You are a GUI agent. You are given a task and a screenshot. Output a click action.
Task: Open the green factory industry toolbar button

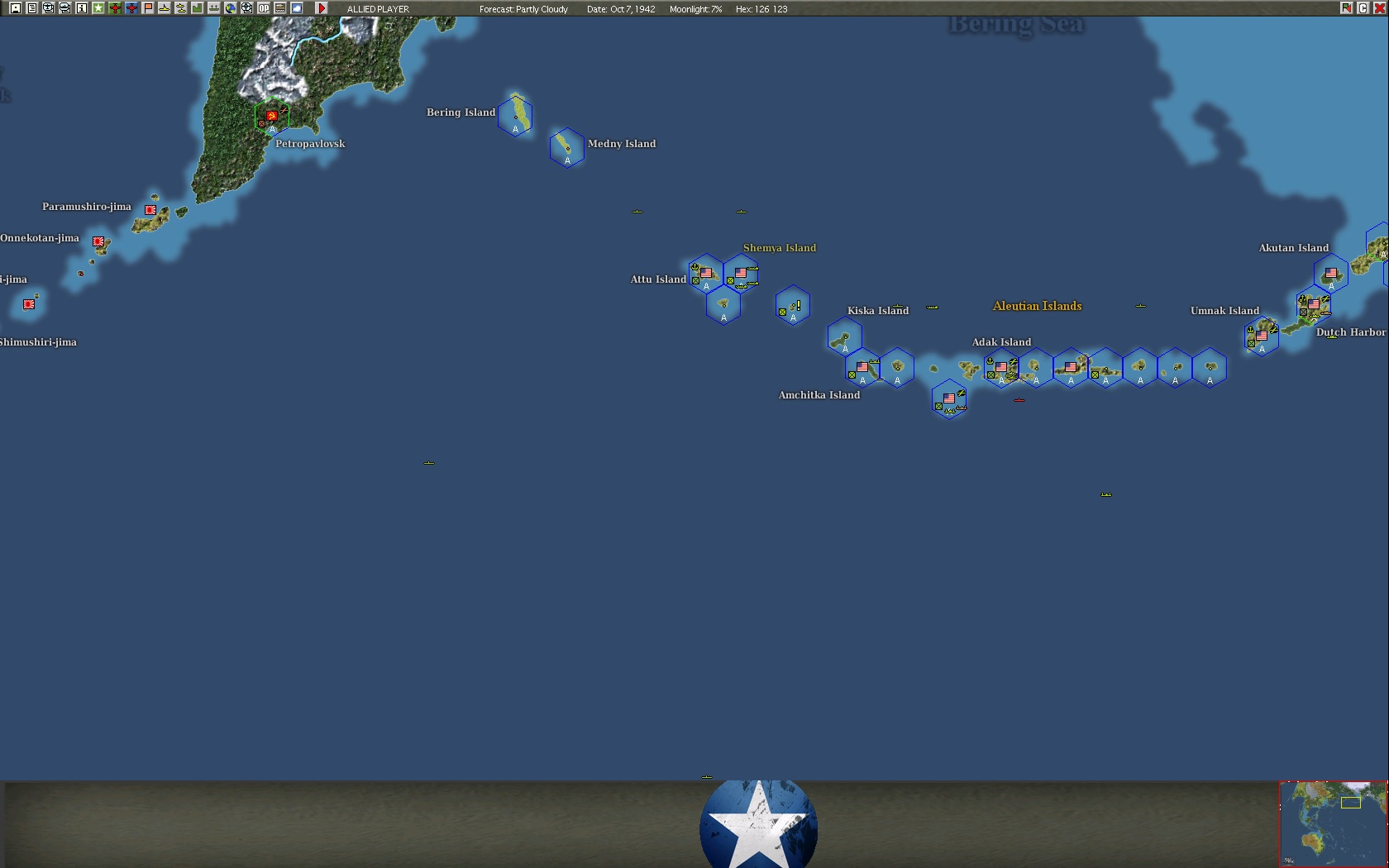(x=197, y=8)
